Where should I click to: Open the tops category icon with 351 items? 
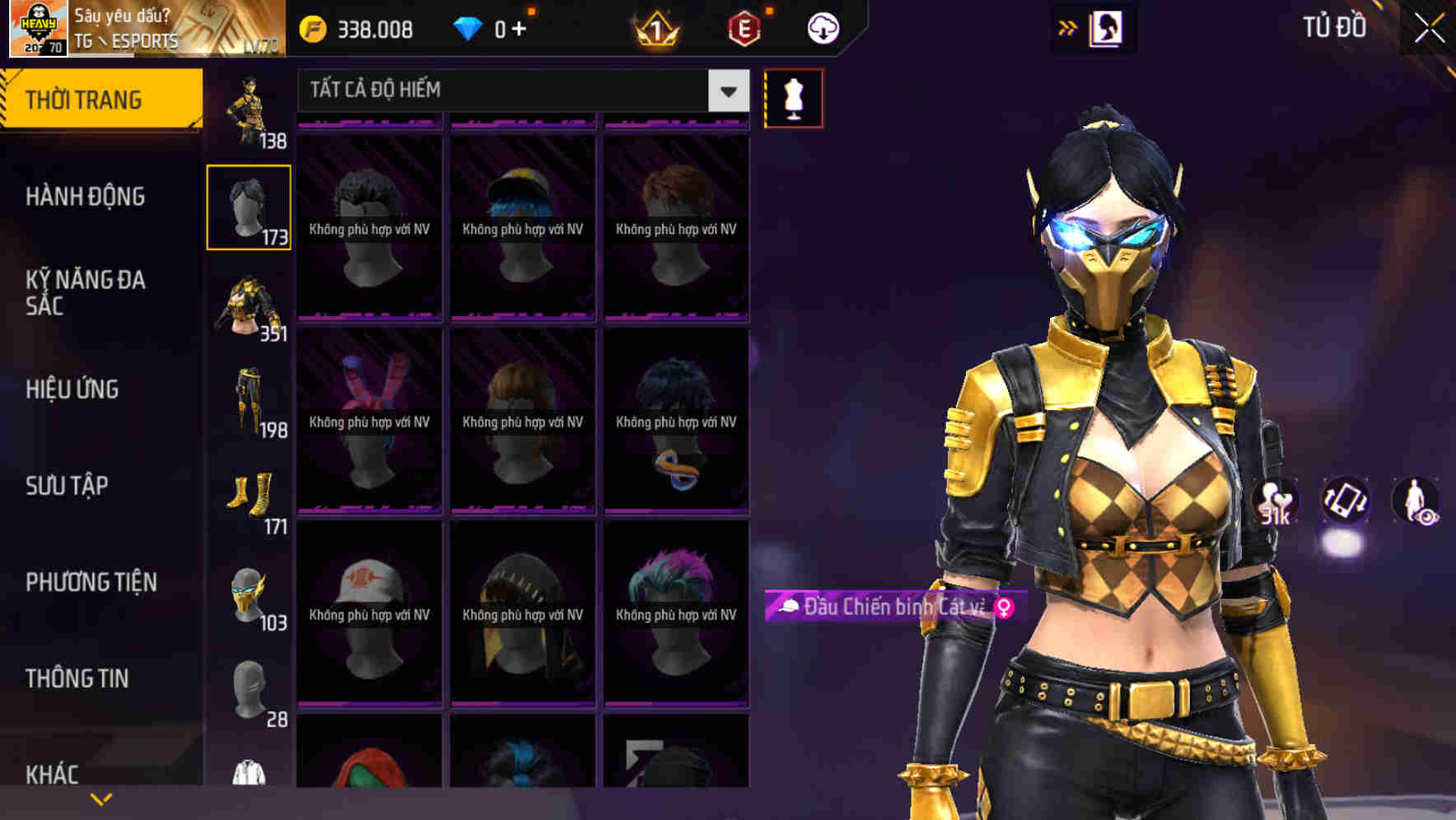click(x=249, y=301)
